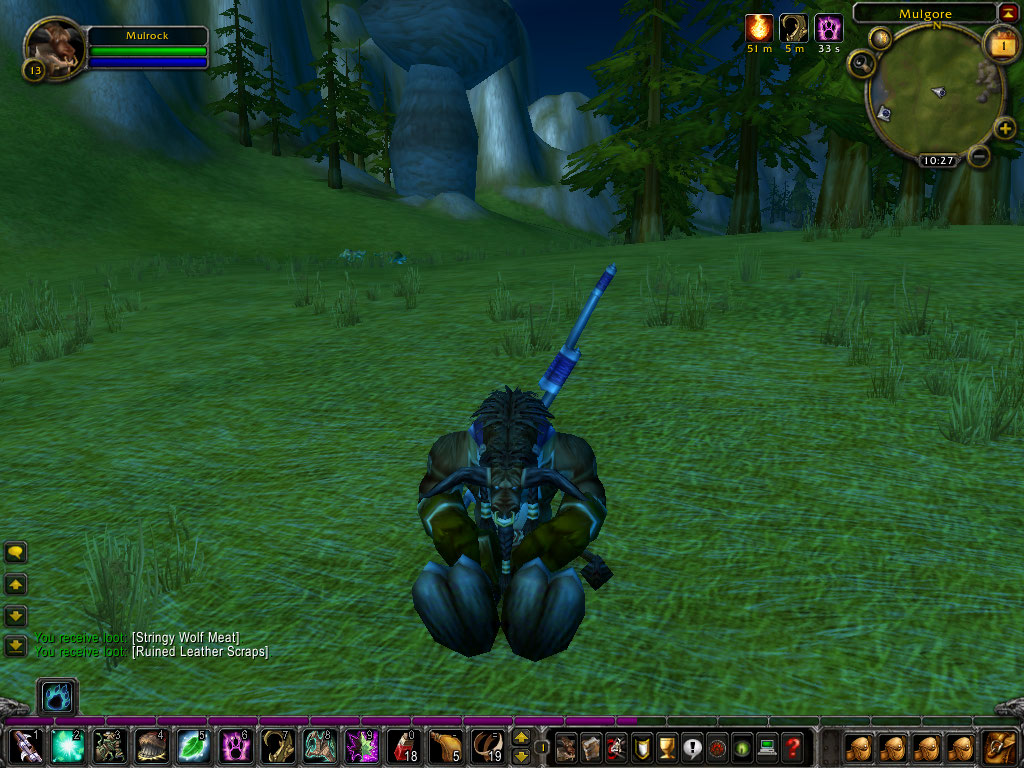Open the achievements golden chalice button

point(666,746)
